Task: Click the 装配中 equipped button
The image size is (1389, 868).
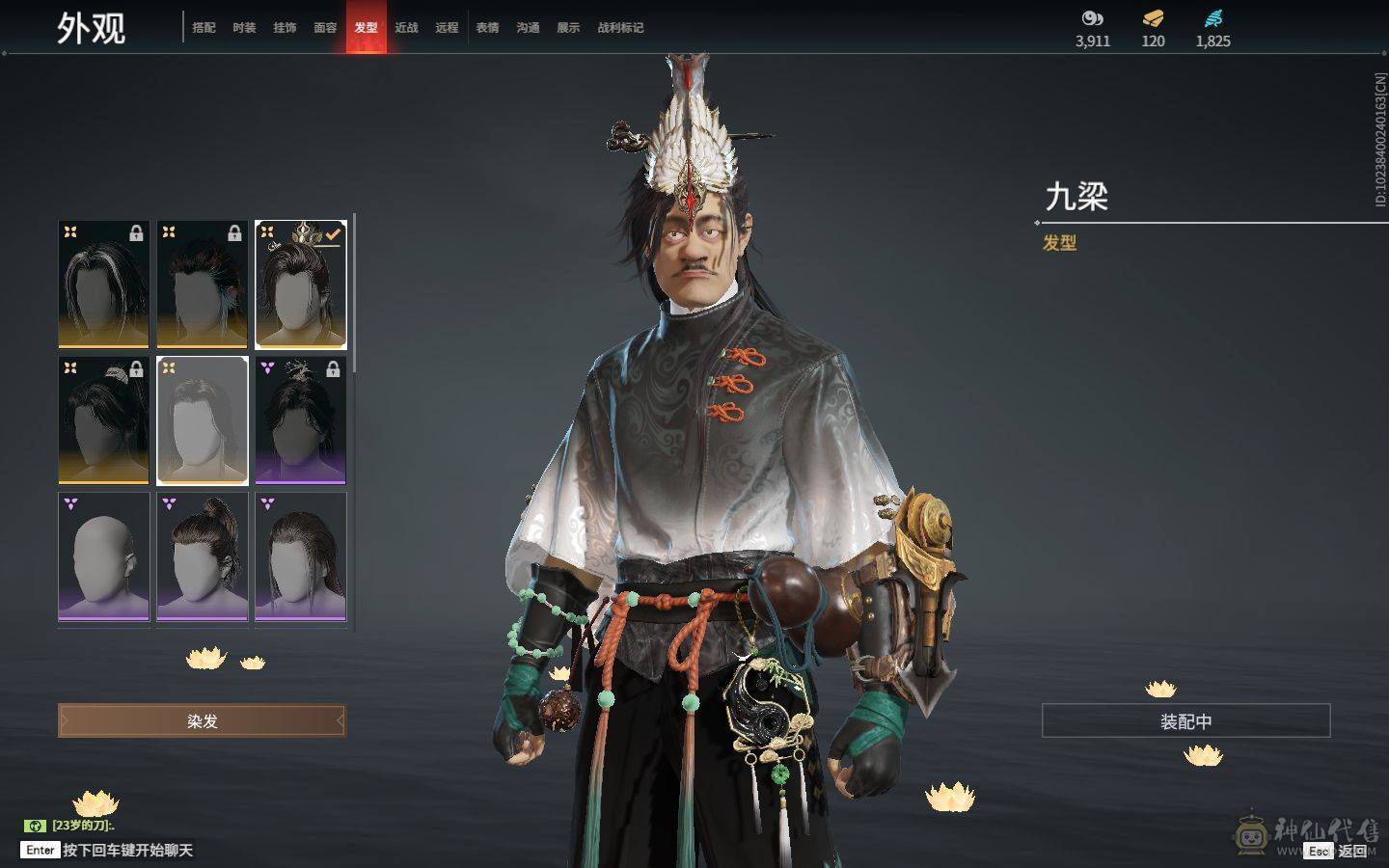Action: 1185,721
